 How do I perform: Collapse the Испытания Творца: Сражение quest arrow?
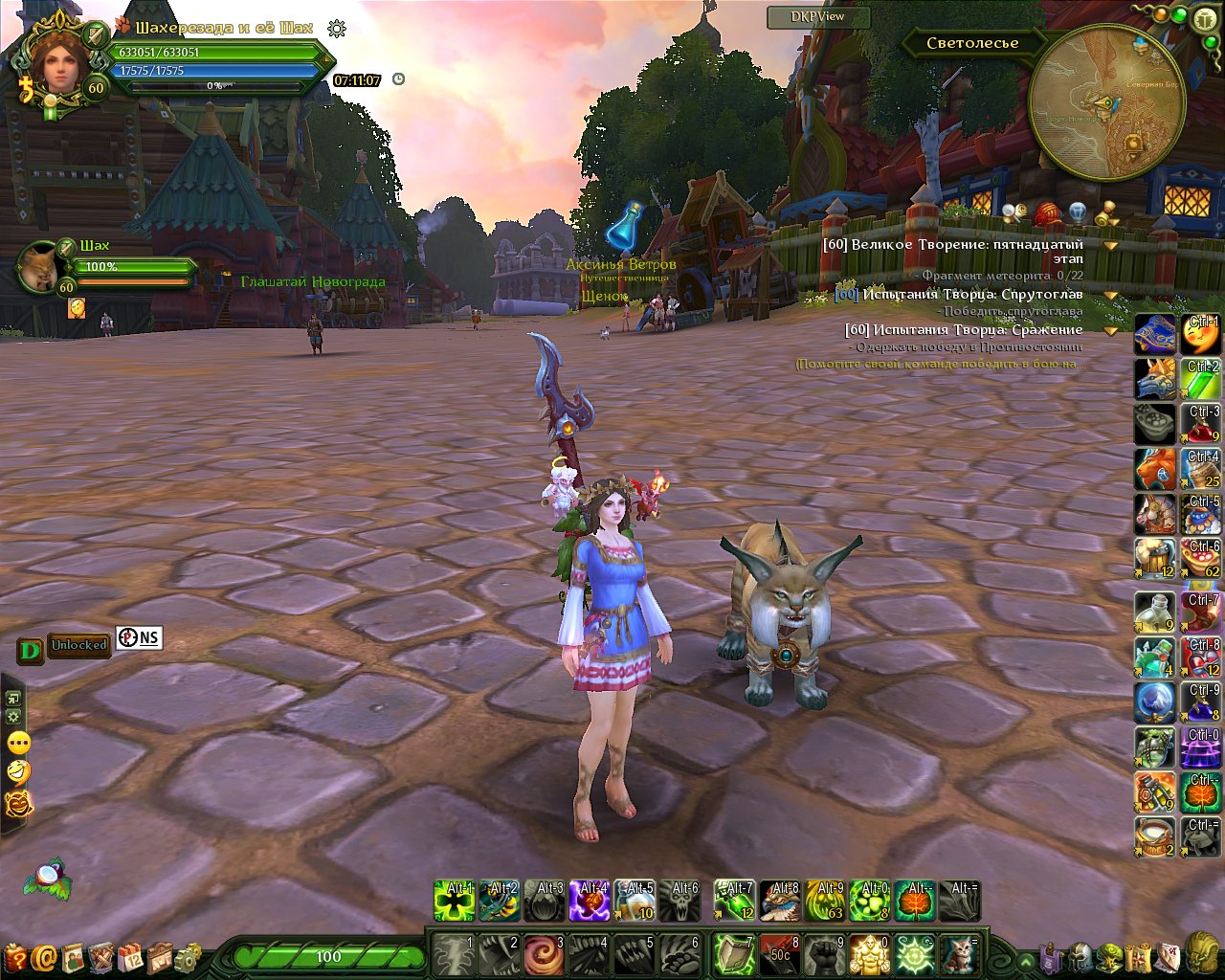point(1111,331)
